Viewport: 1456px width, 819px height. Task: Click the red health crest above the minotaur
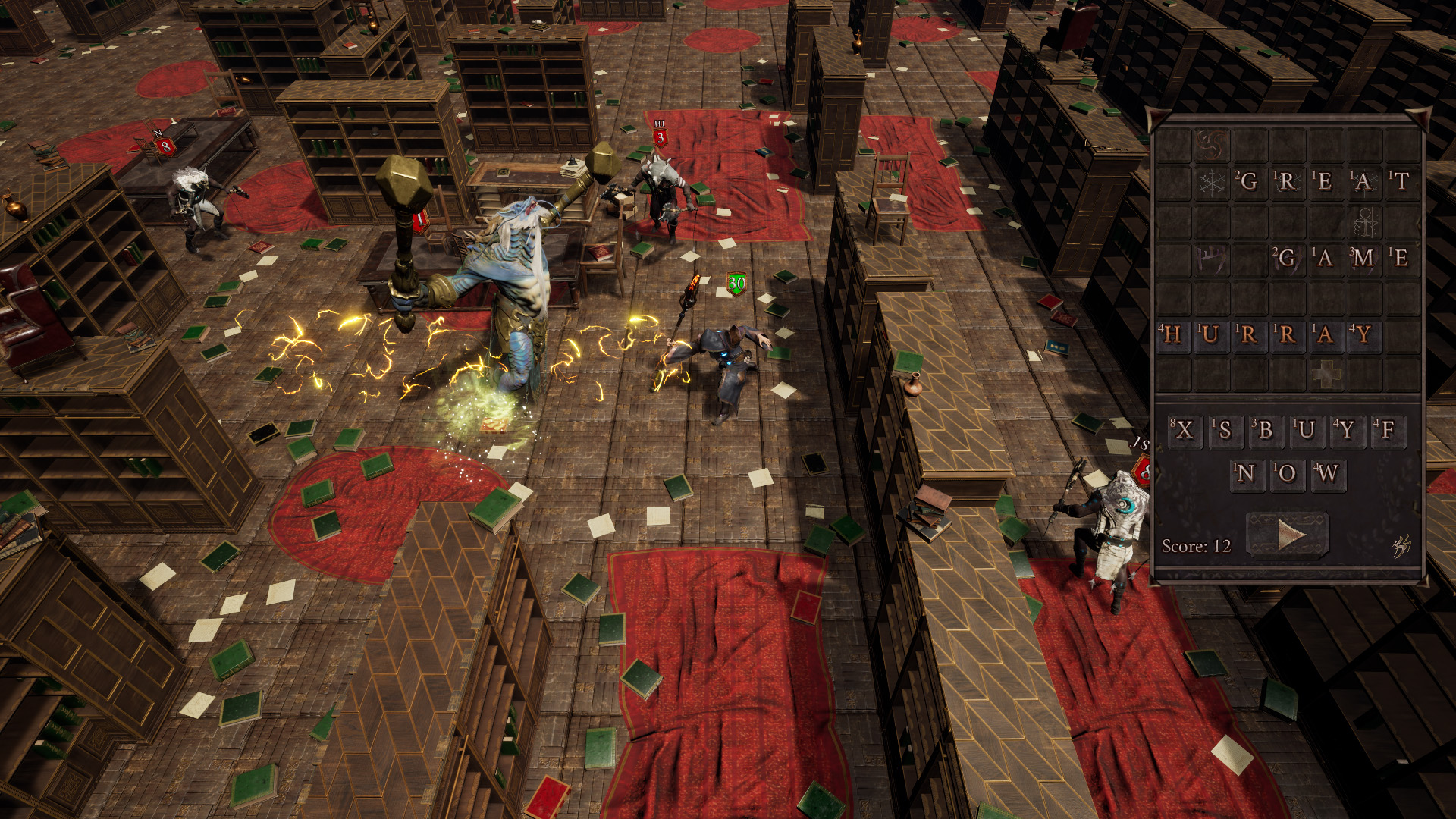point(661,136)
